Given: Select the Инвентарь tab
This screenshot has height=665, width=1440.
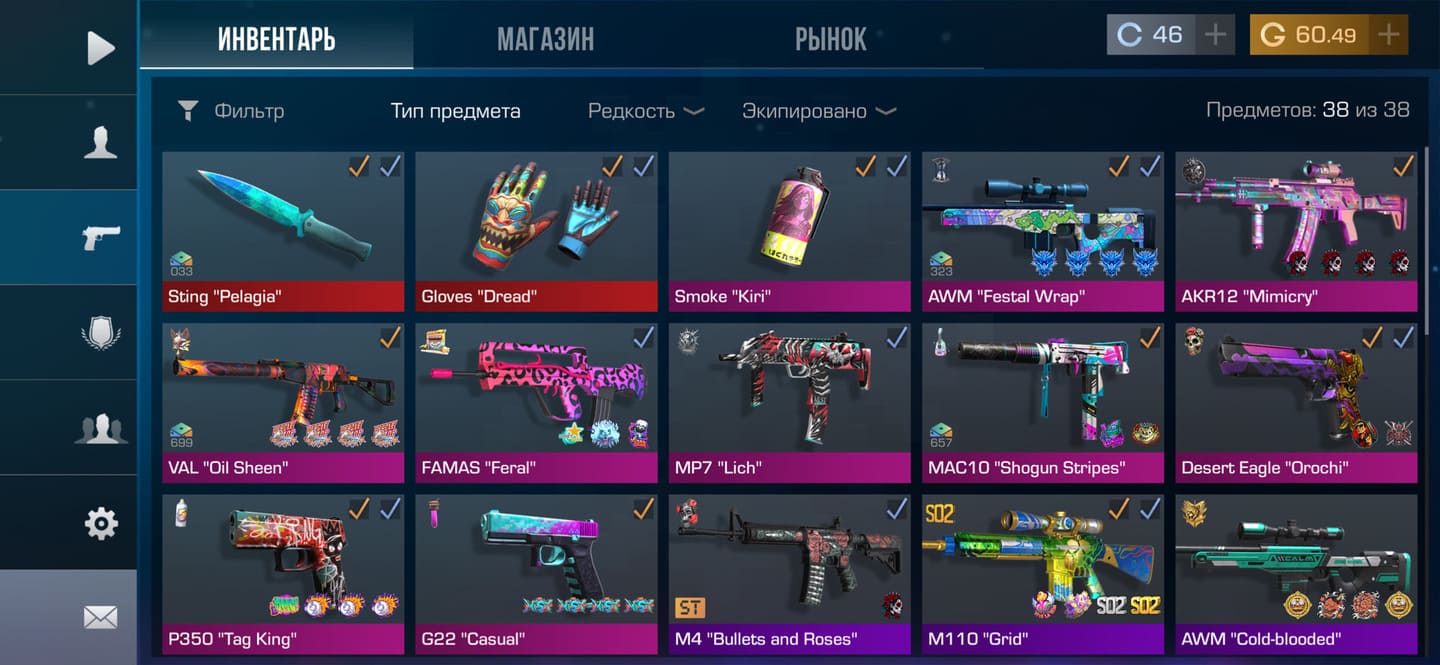Looking at the screenshot, I should click(x=276, y=39).
